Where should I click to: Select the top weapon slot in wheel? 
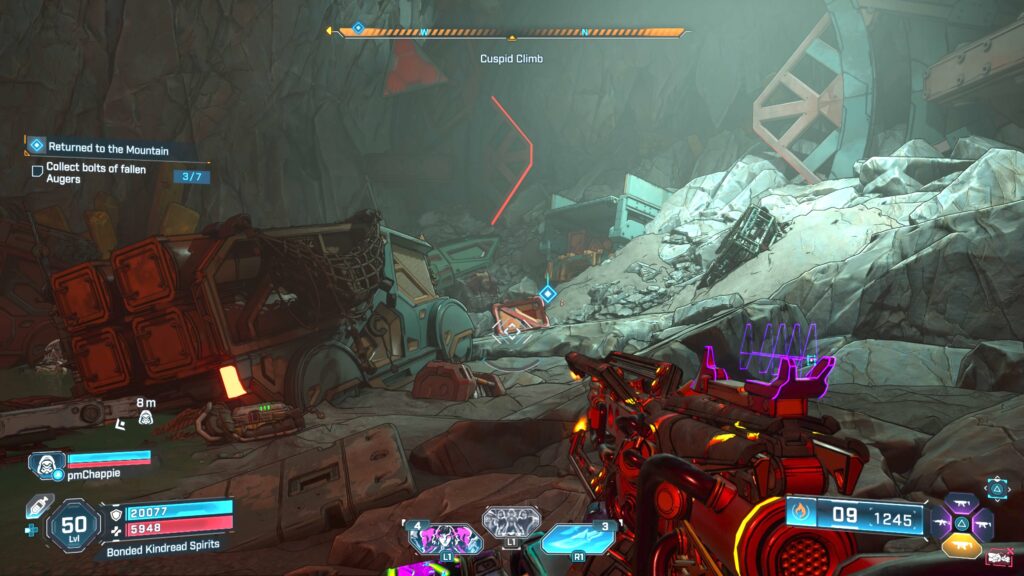(x=962, y=503)
